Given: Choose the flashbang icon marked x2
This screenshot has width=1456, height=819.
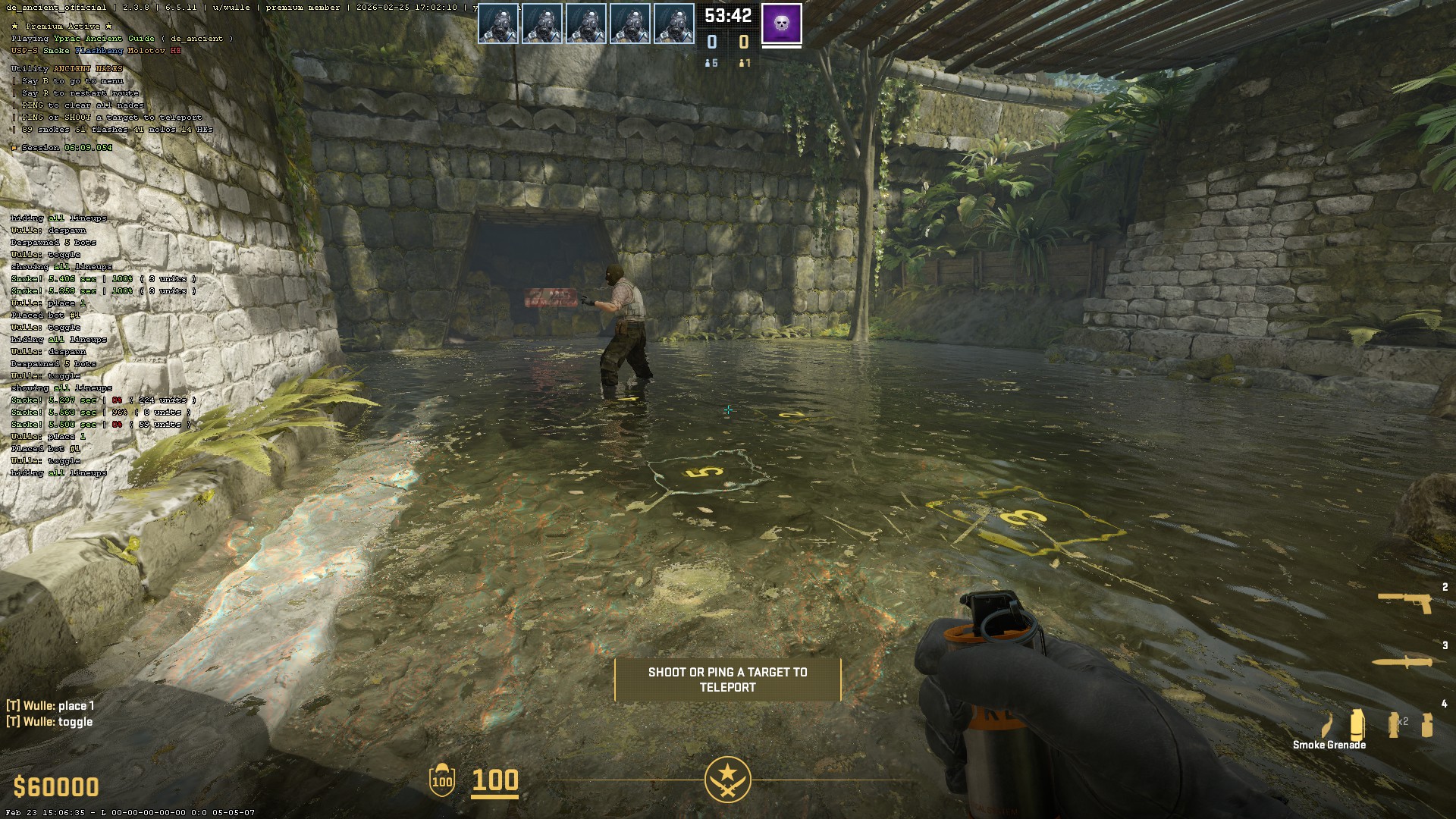Looking at the screenshot, I should [x=1395, y=724].
